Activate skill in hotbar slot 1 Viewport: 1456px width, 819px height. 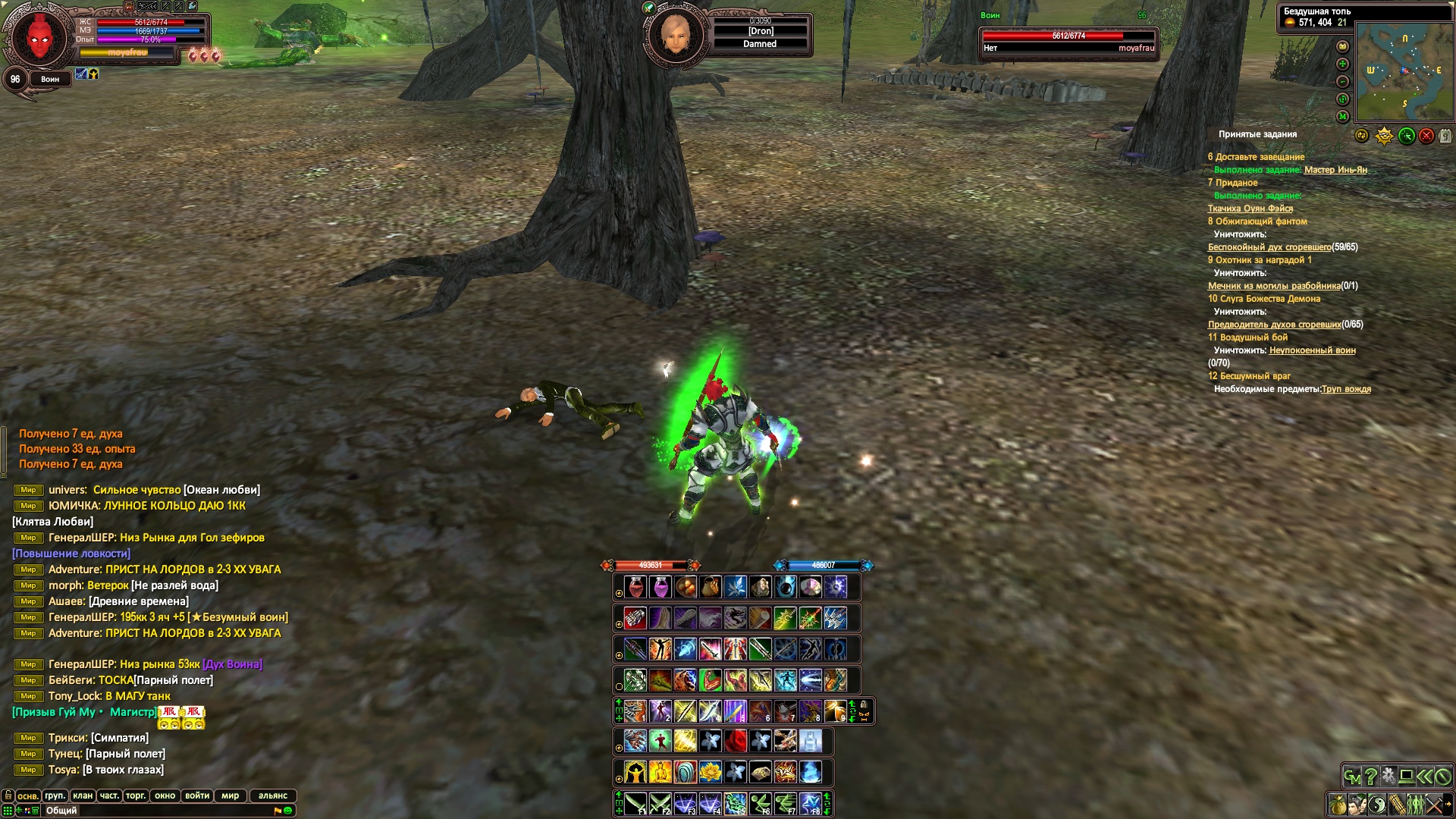635,711
